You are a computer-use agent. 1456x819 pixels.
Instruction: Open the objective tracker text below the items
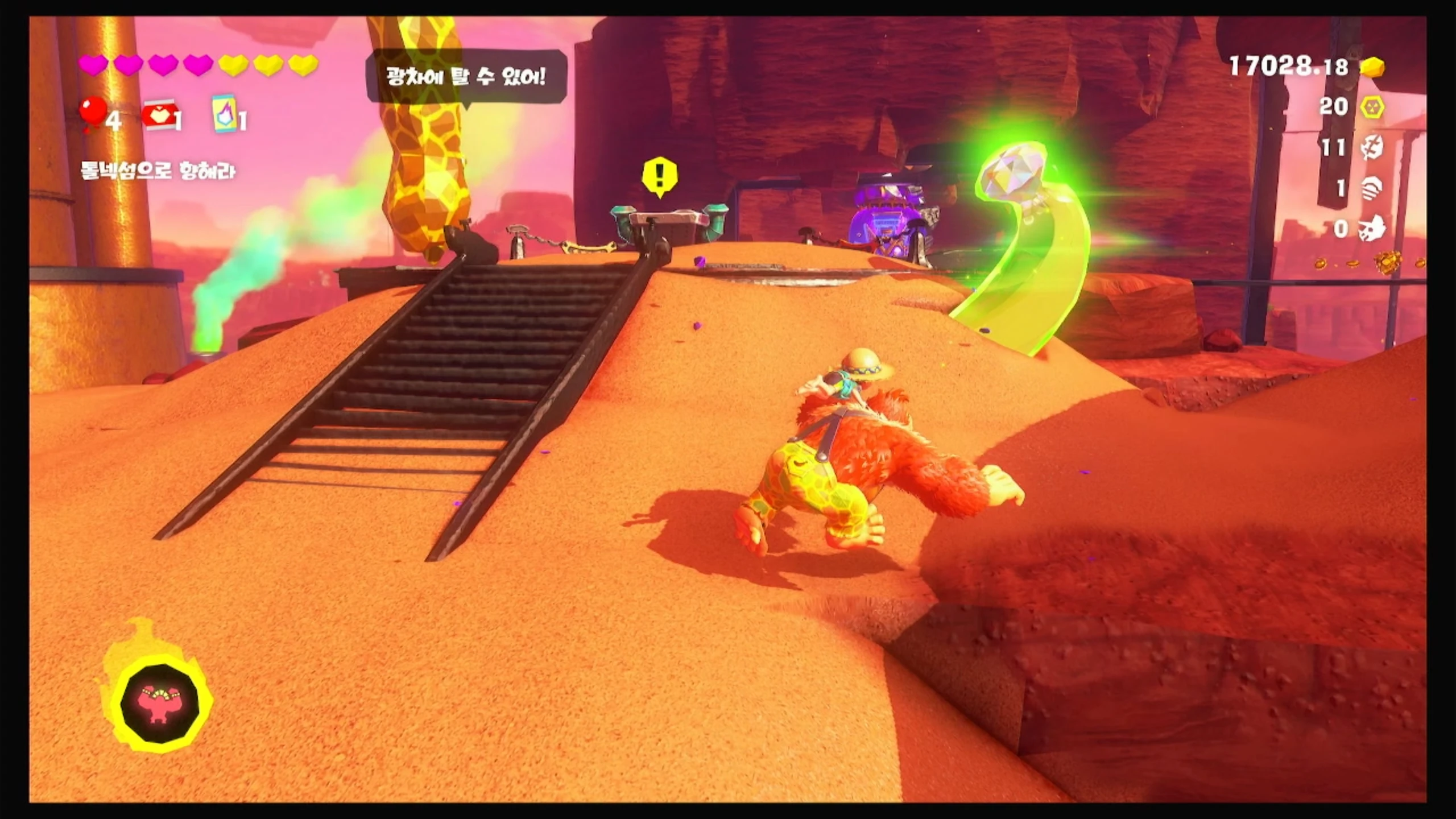coord(158,171)
